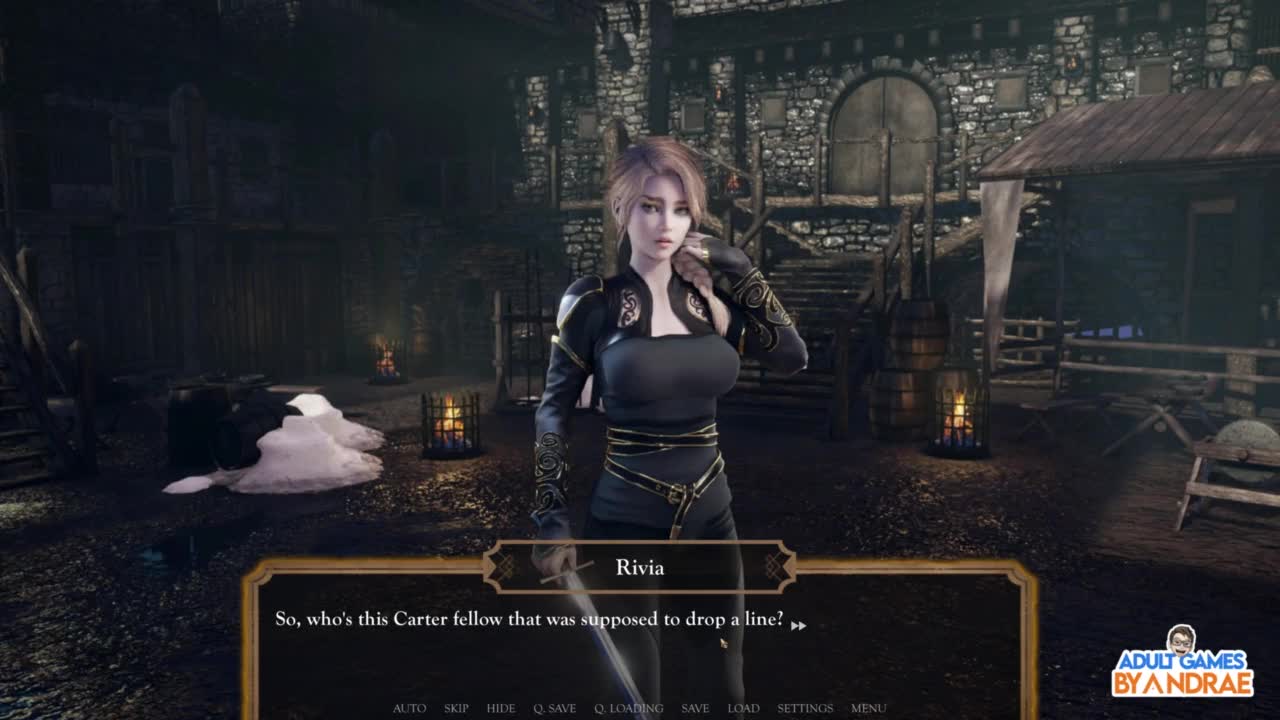Quick save with Q. SAVE
Viewport: 1280px width, 720px height.
pos(554,708)
